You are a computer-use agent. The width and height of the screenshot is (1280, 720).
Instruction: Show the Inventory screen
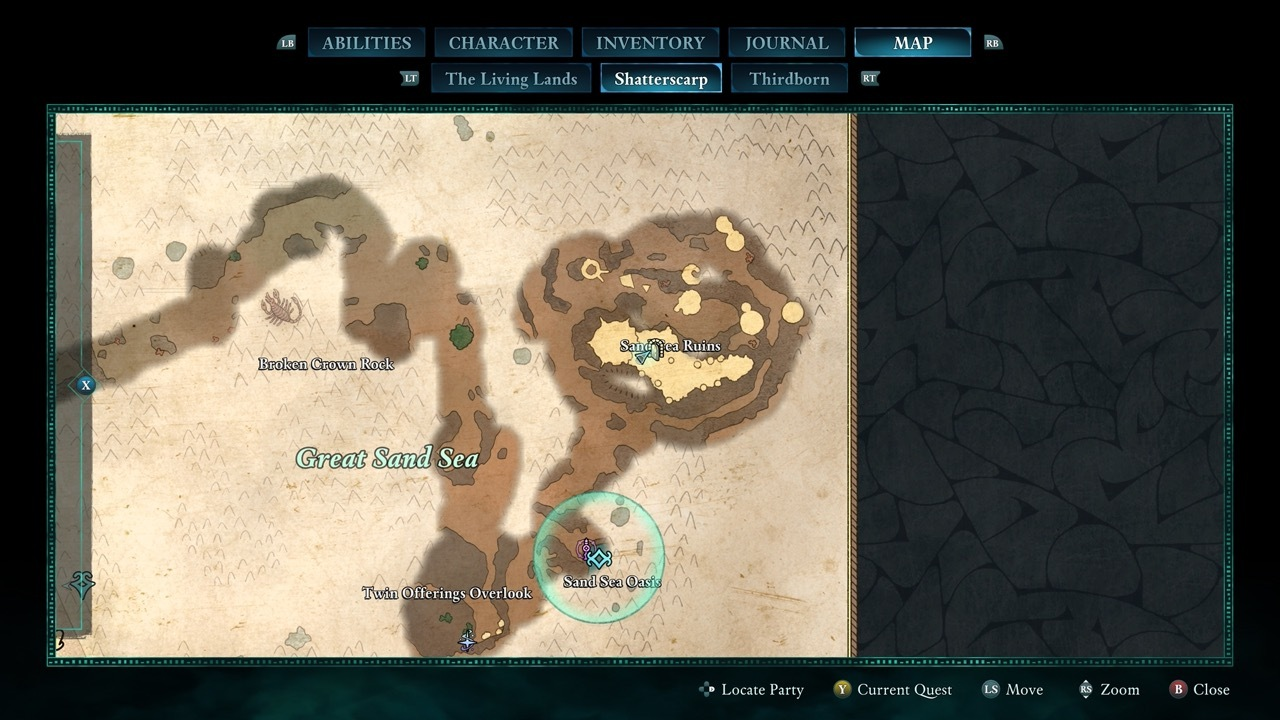(x=650, y=43)
